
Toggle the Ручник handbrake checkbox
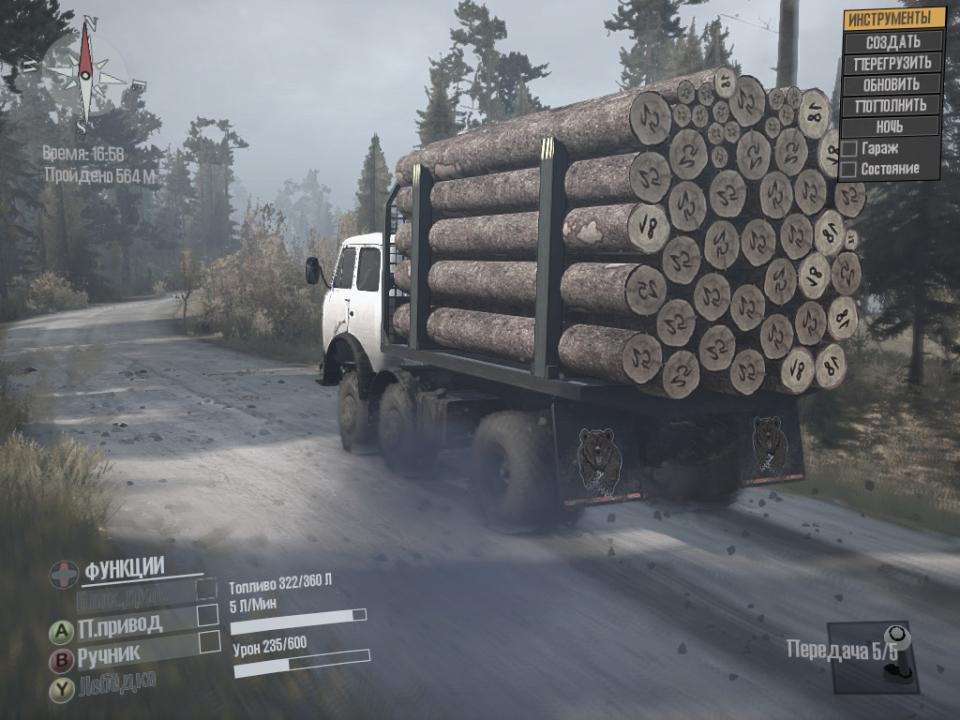209,642
